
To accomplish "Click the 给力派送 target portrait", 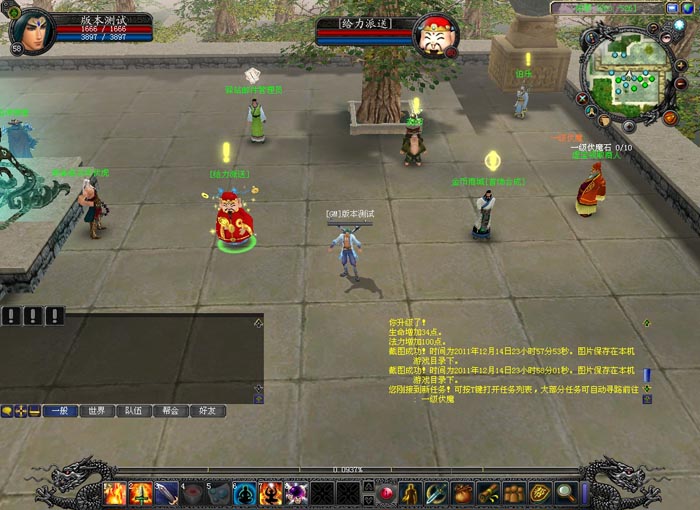I will [x=436, y=36].
